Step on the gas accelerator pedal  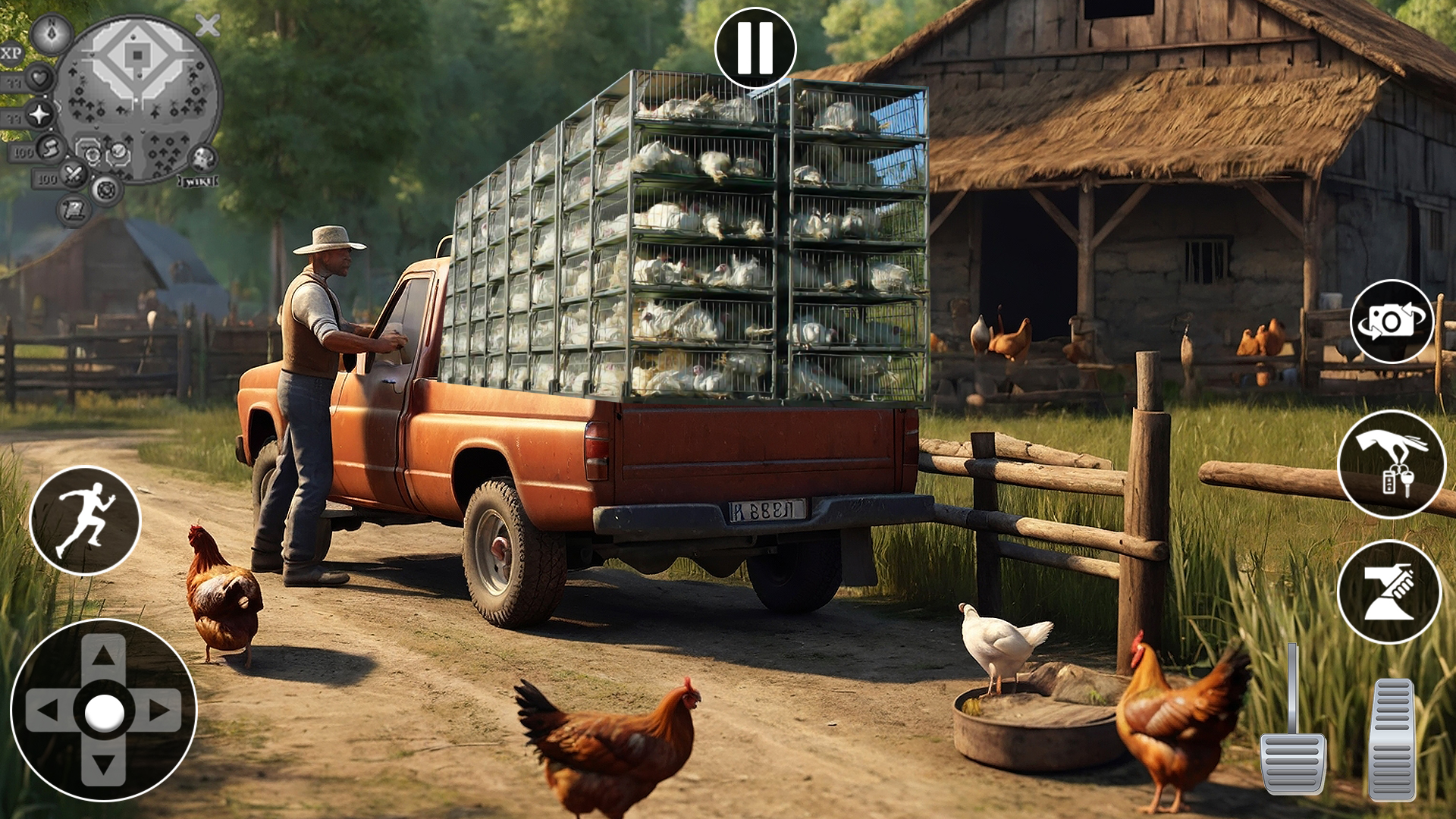[1392, 739]
